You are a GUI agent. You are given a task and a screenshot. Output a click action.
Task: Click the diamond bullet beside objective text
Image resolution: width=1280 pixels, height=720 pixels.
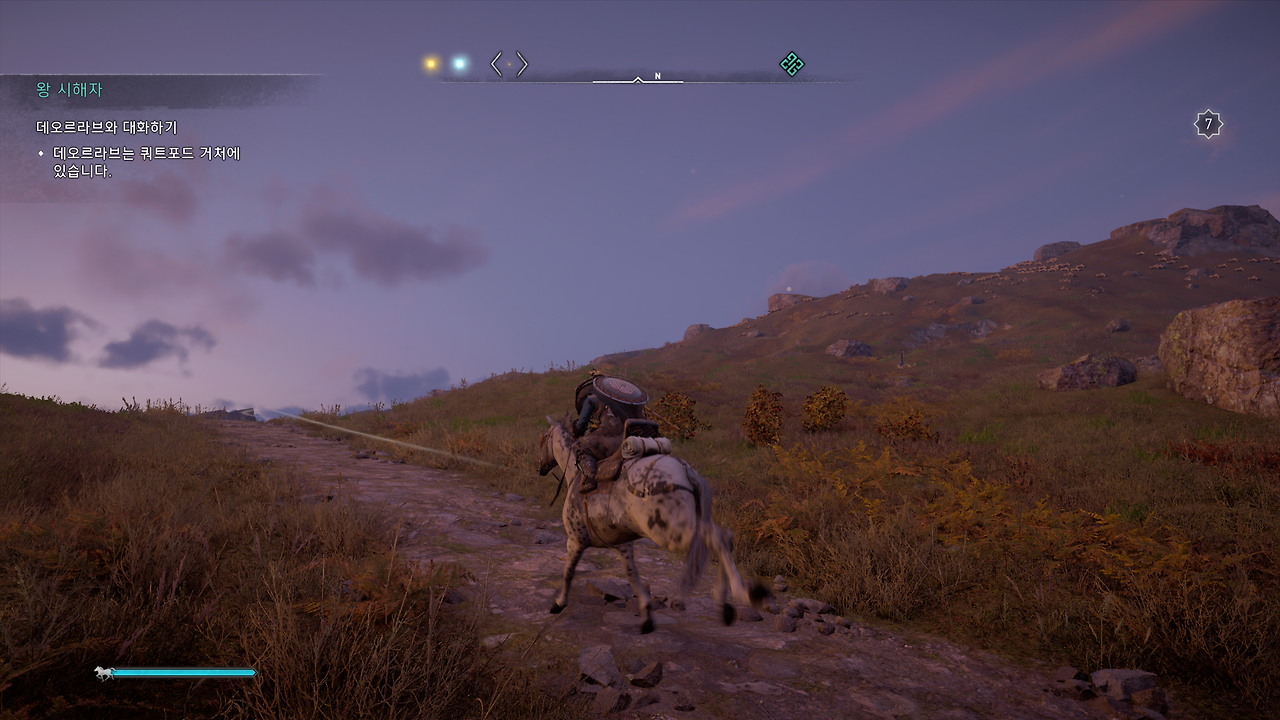pos(41,152)
